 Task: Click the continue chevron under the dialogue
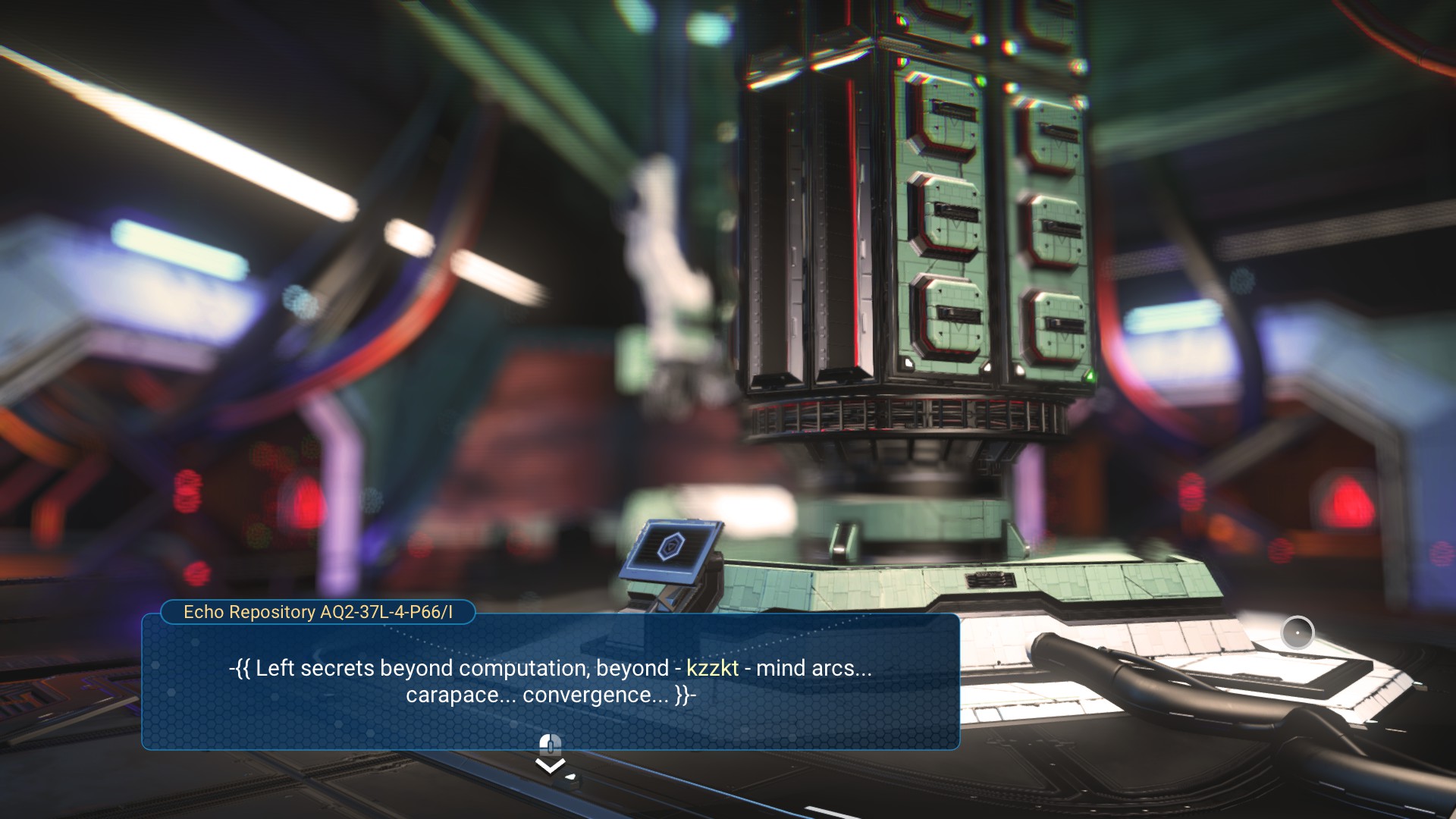551,766
